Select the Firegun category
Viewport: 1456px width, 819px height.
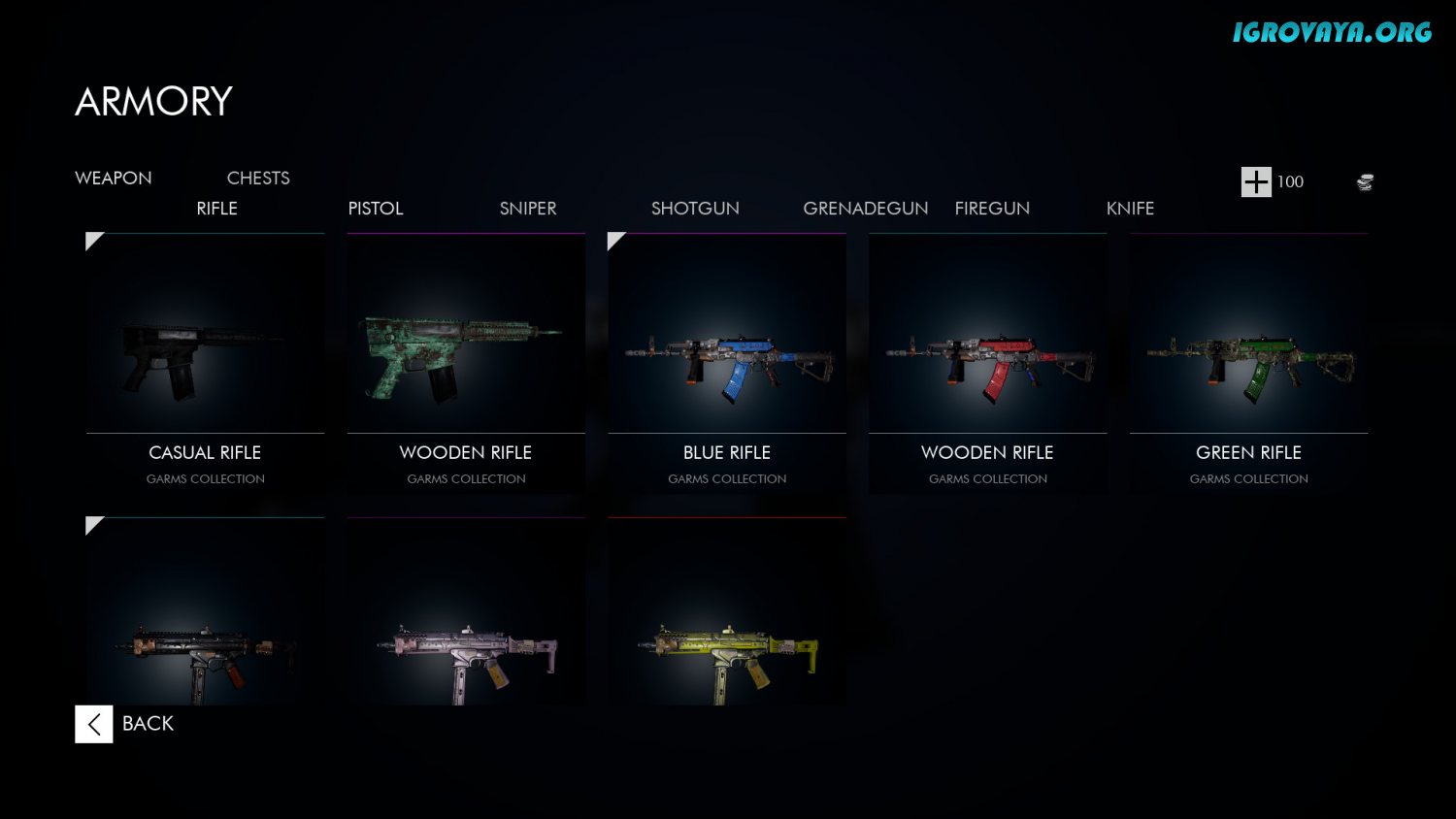pos(992,209)
